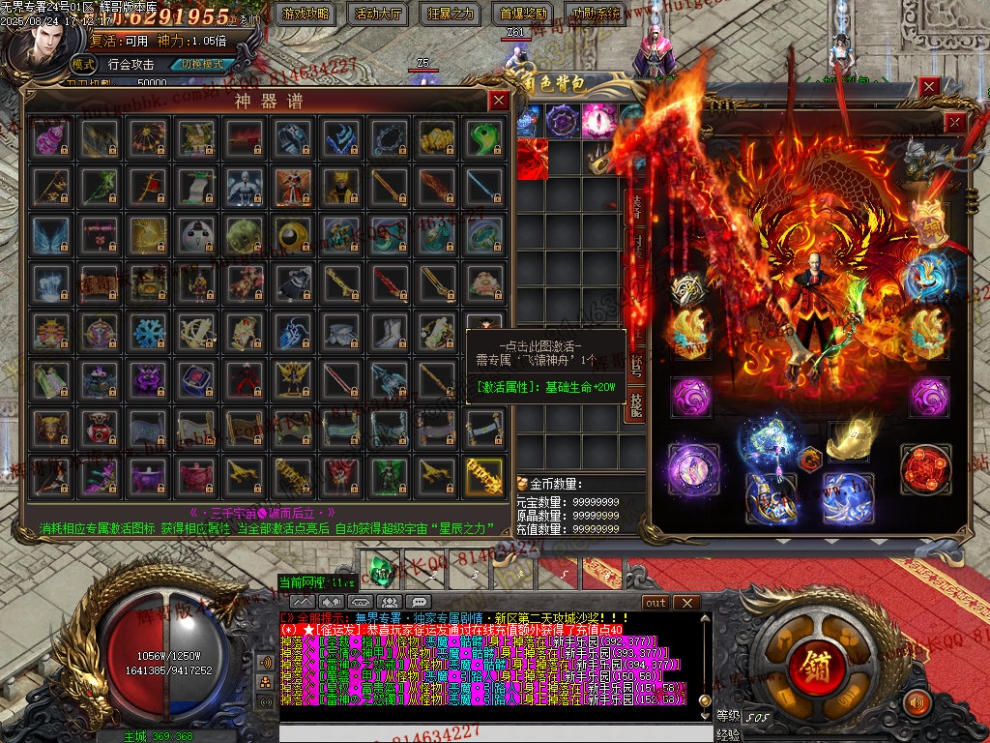Click the chat window's 'out' button

click(656, 603)
